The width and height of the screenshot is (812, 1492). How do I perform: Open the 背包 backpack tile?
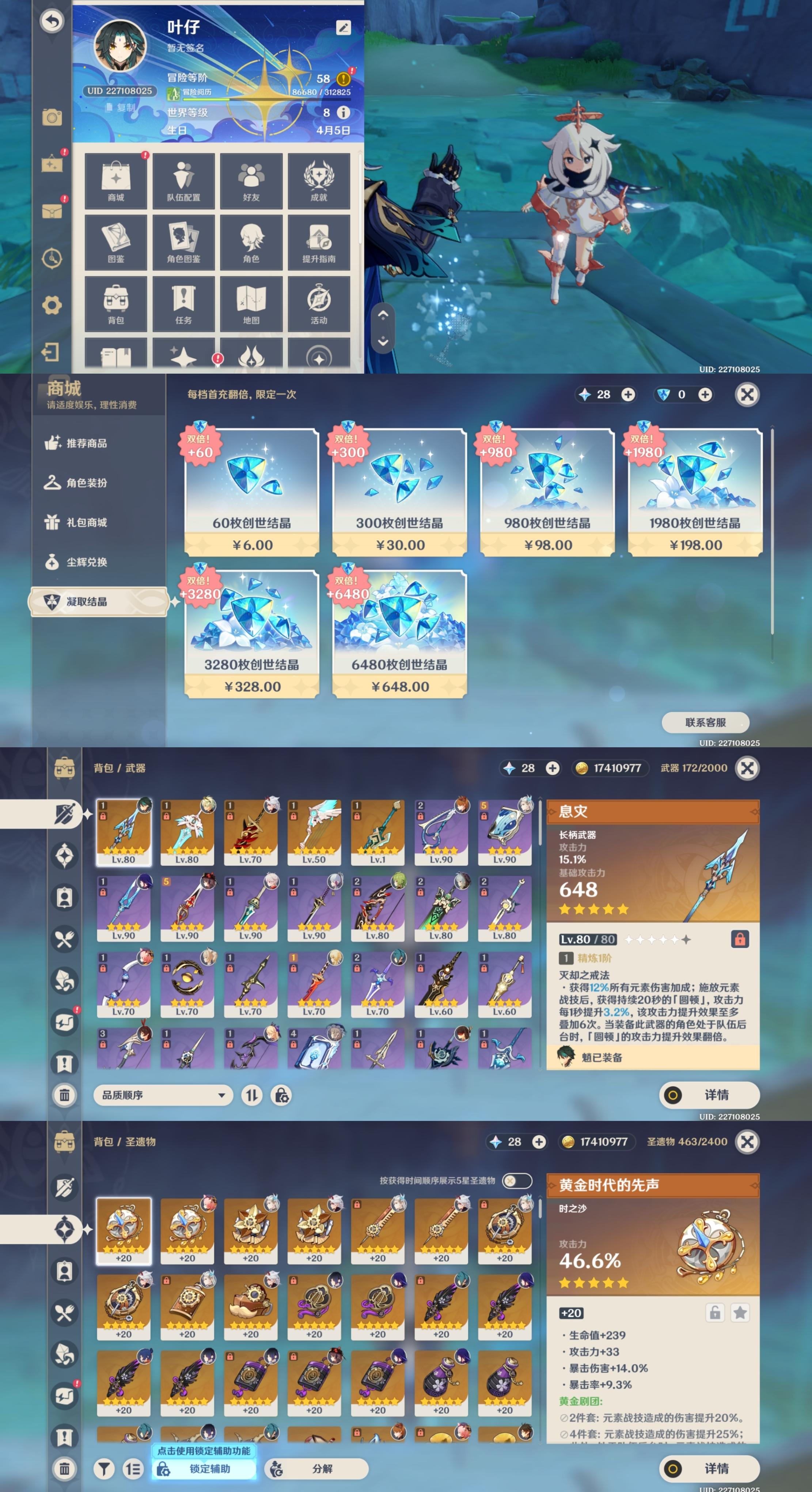pyautogui.click(x=116, y=303)
